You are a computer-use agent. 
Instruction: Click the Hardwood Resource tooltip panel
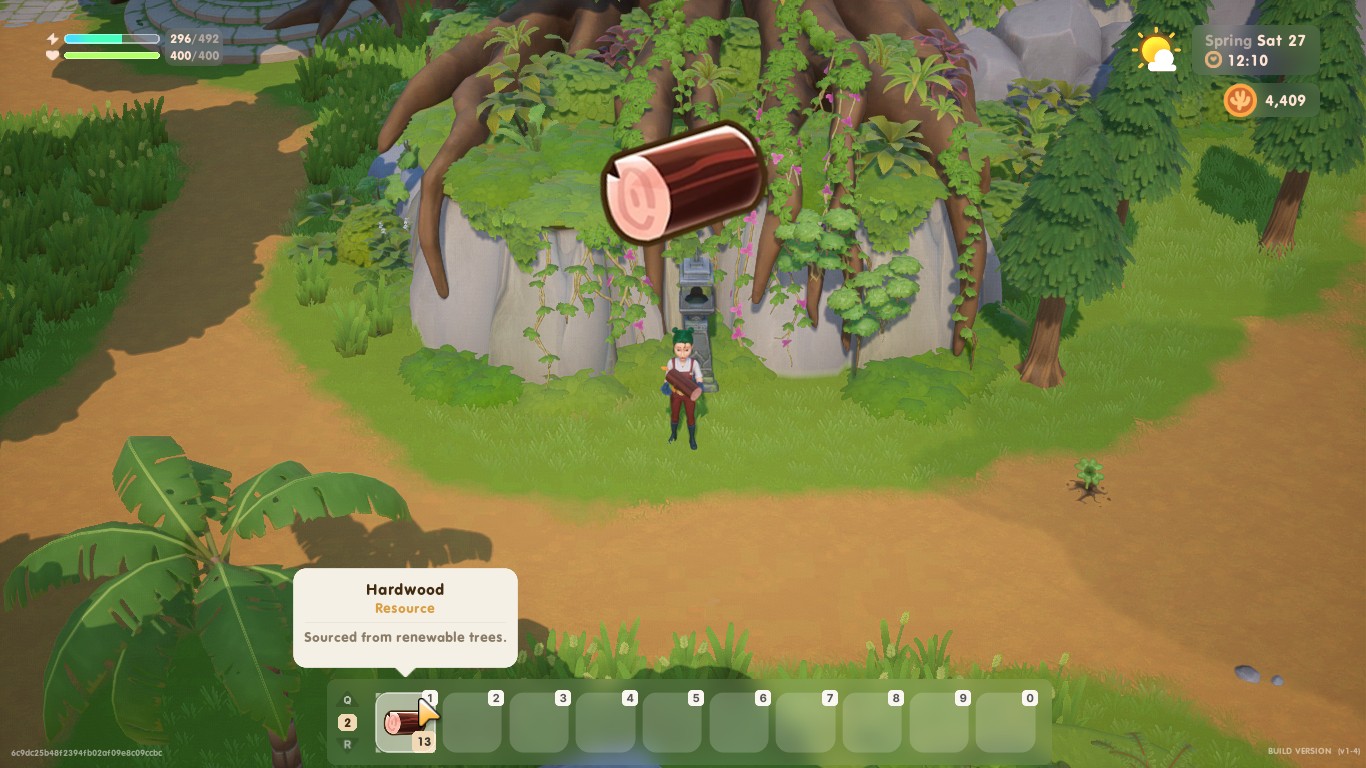coord(404,615)
